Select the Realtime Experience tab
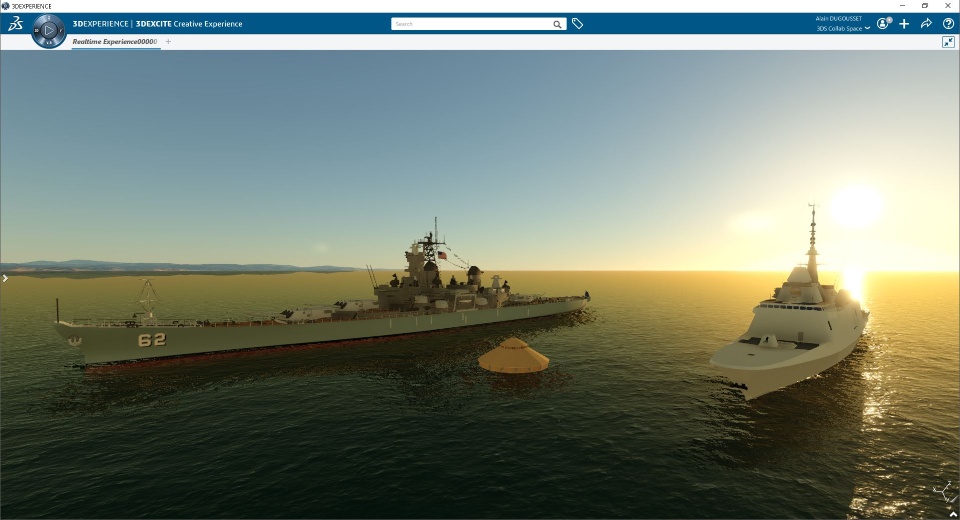This screenshot has width=960, height=520. click(x=115, y=42)
